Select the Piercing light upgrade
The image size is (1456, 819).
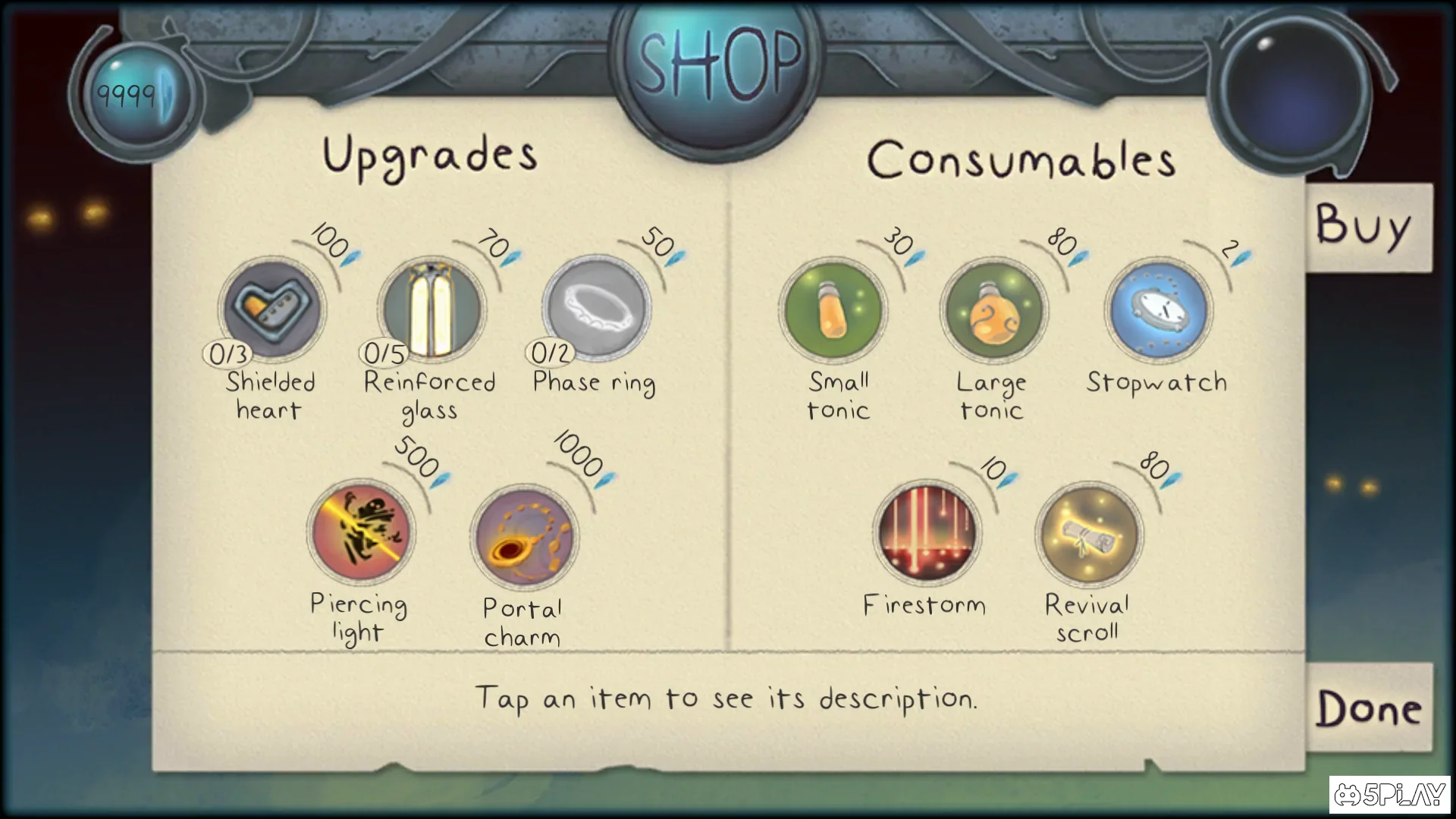point(361,531)
